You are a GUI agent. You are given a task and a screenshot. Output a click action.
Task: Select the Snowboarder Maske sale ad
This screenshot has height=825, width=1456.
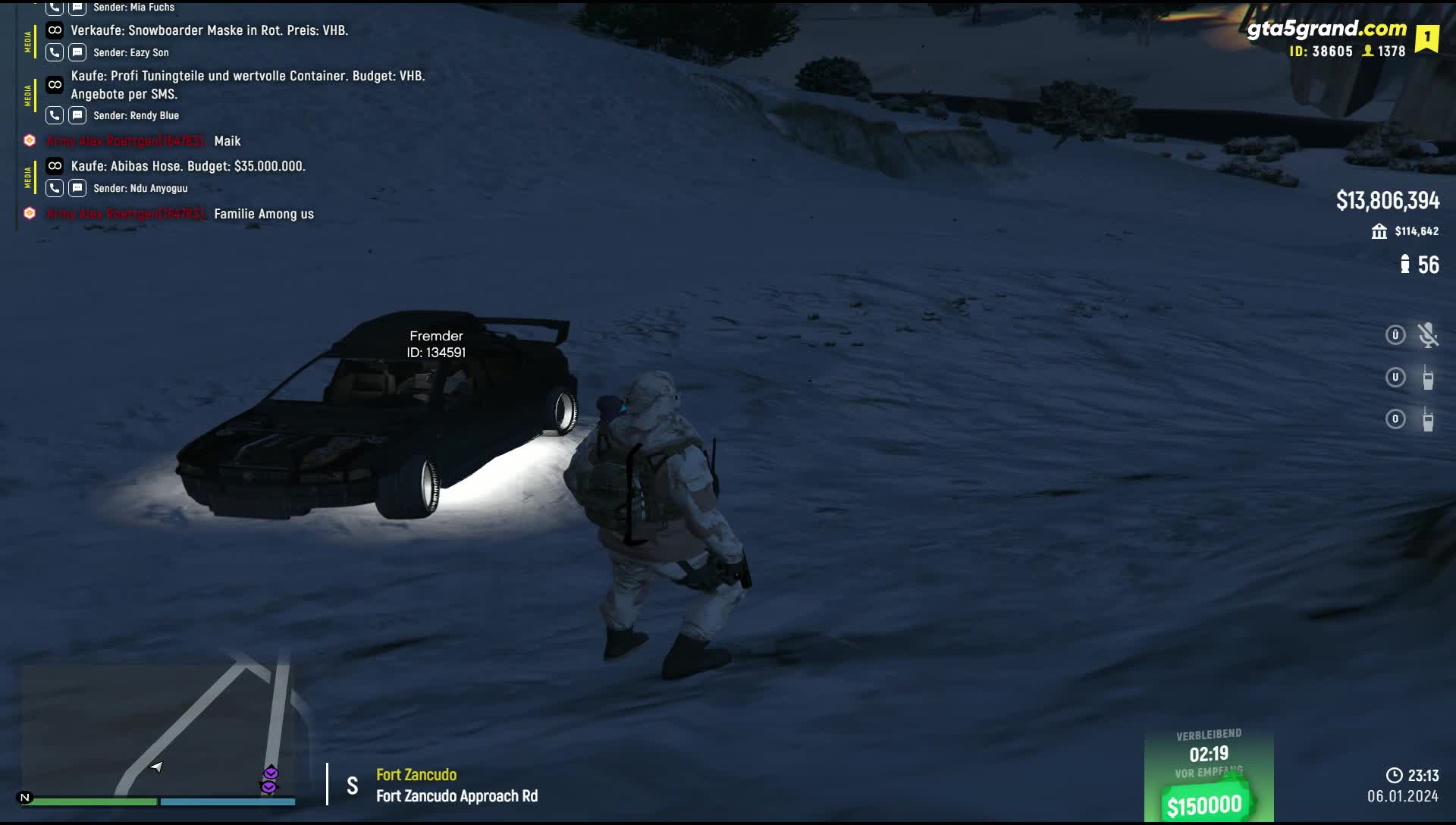(209, 30)
